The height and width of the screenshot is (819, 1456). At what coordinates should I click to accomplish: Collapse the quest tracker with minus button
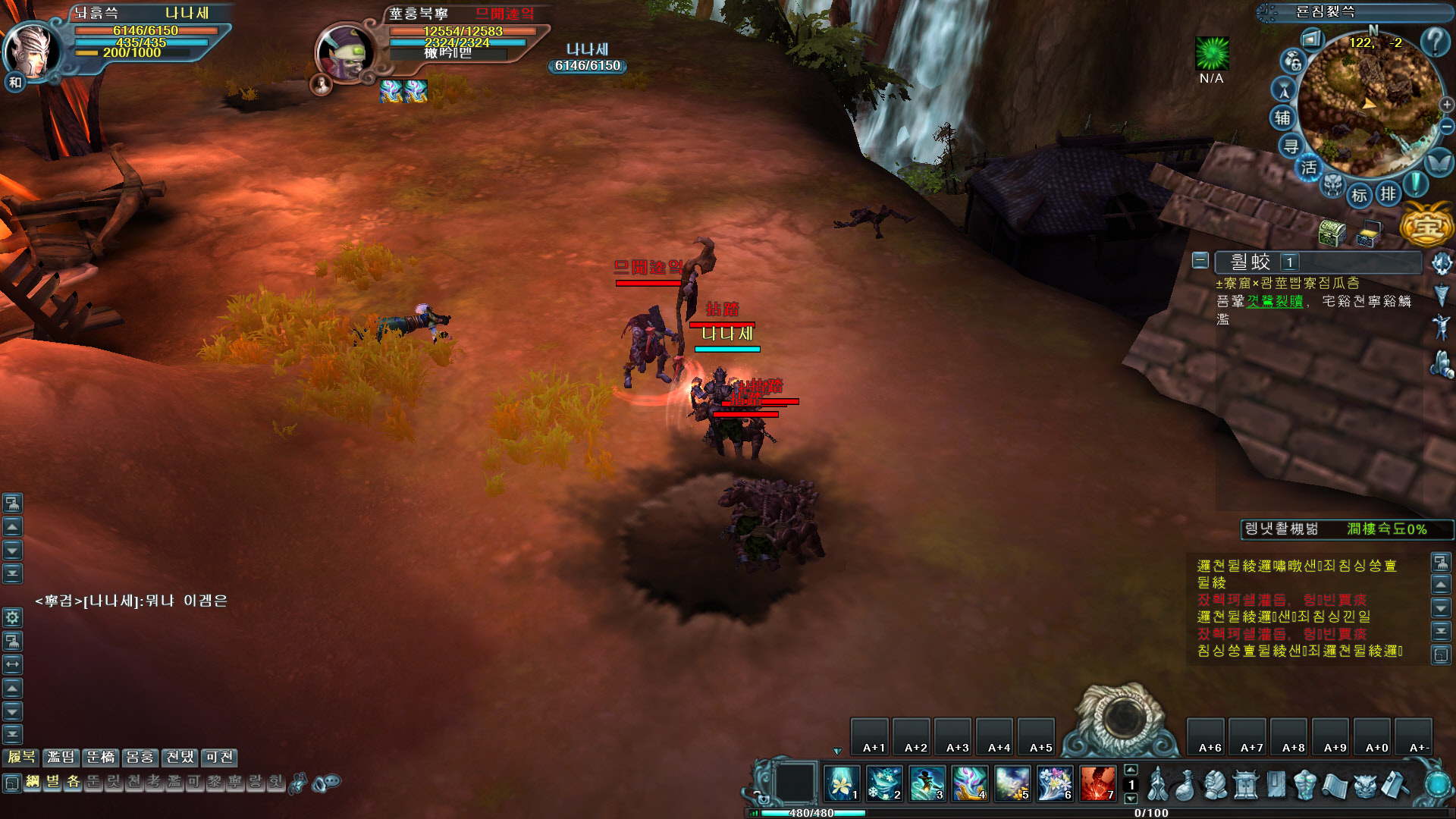point(1200,261)
